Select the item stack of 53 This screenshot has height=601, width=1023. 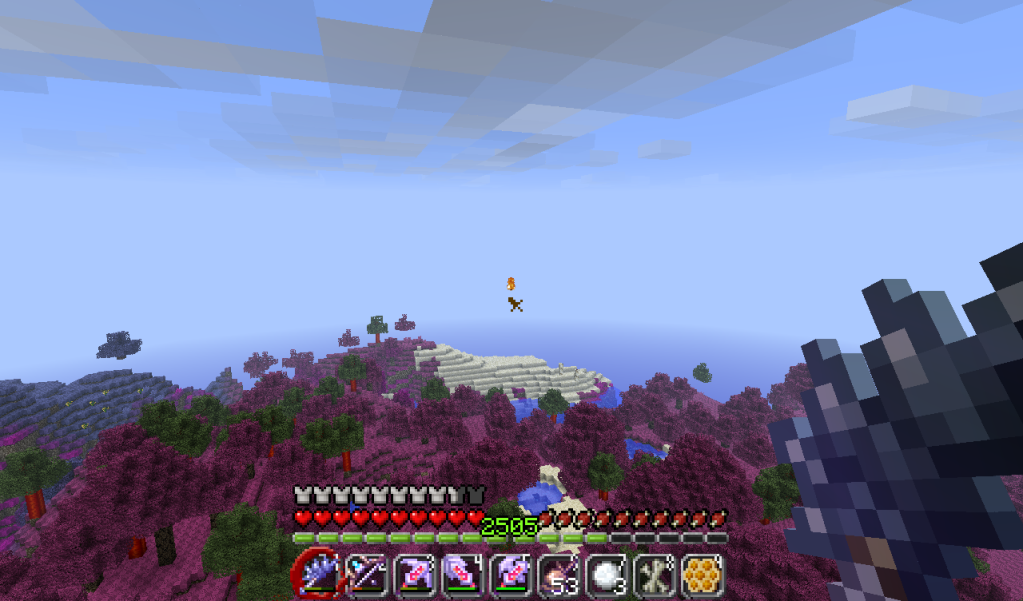click(555, 575)
